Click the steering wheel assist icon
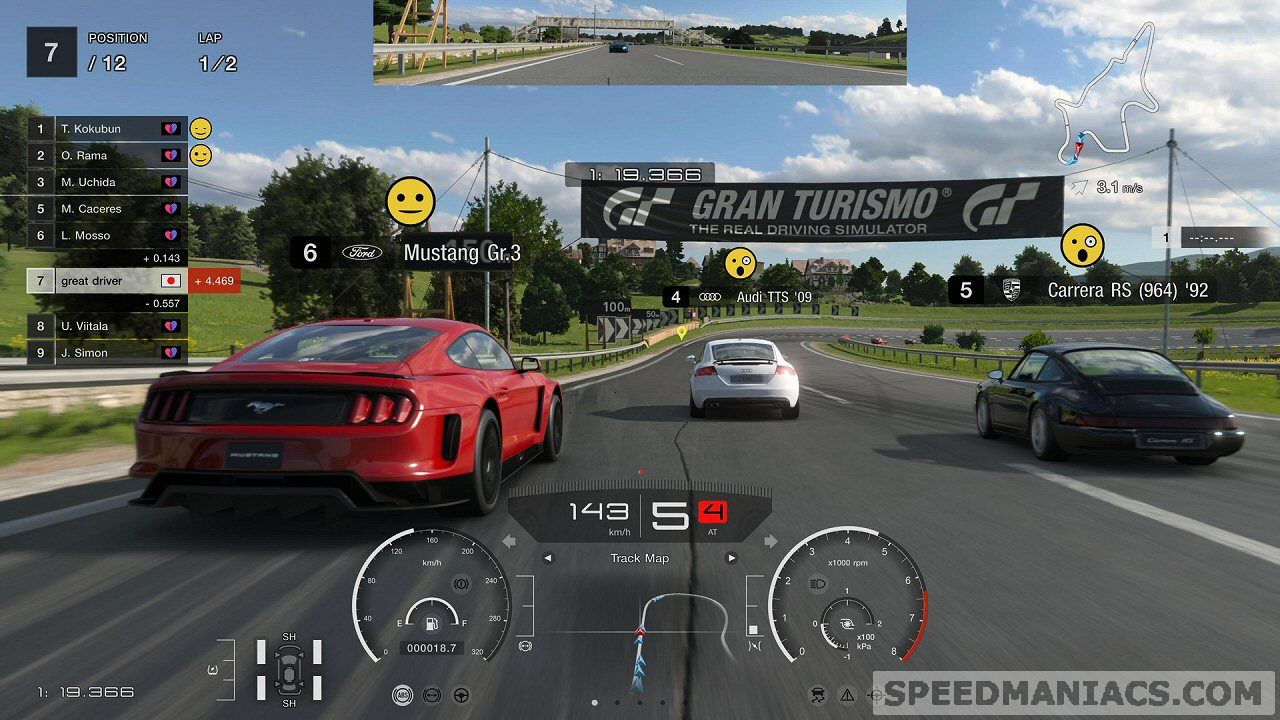The image size is (1280, 720). point(462,694)
